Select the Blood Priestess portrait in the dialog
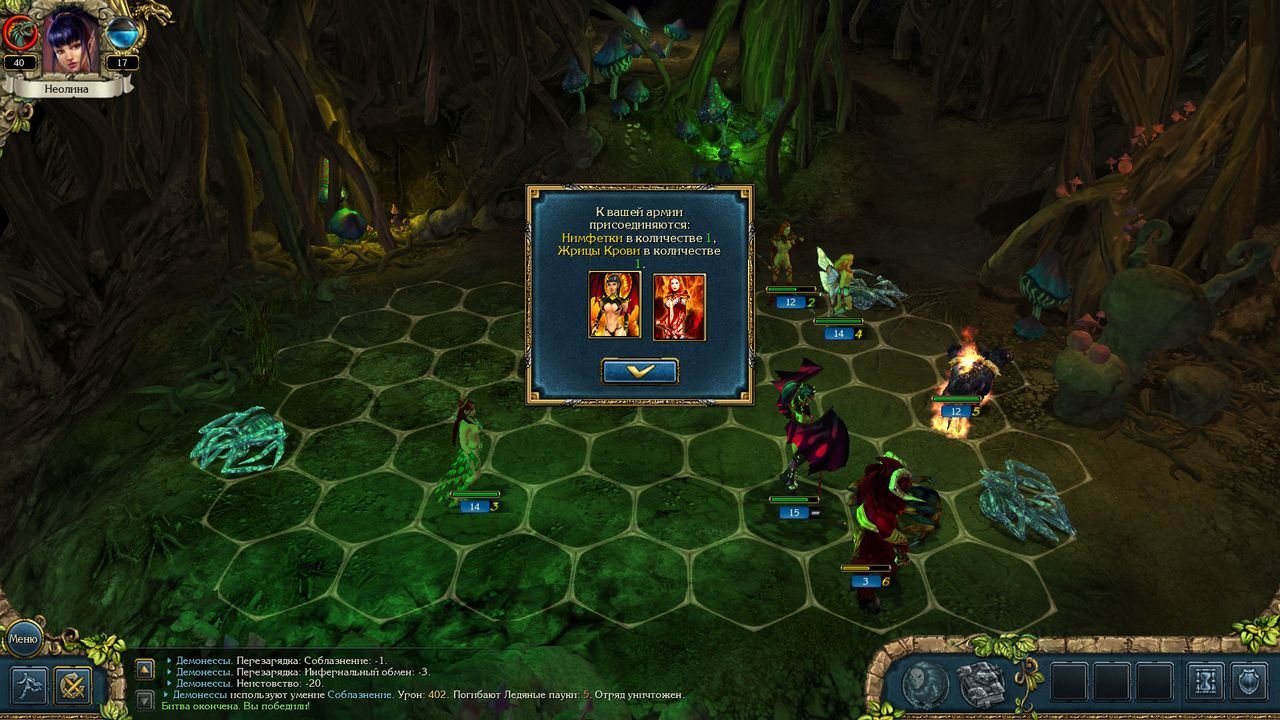This screenshot has height=720, width=1280. click(x=680, y=306)
